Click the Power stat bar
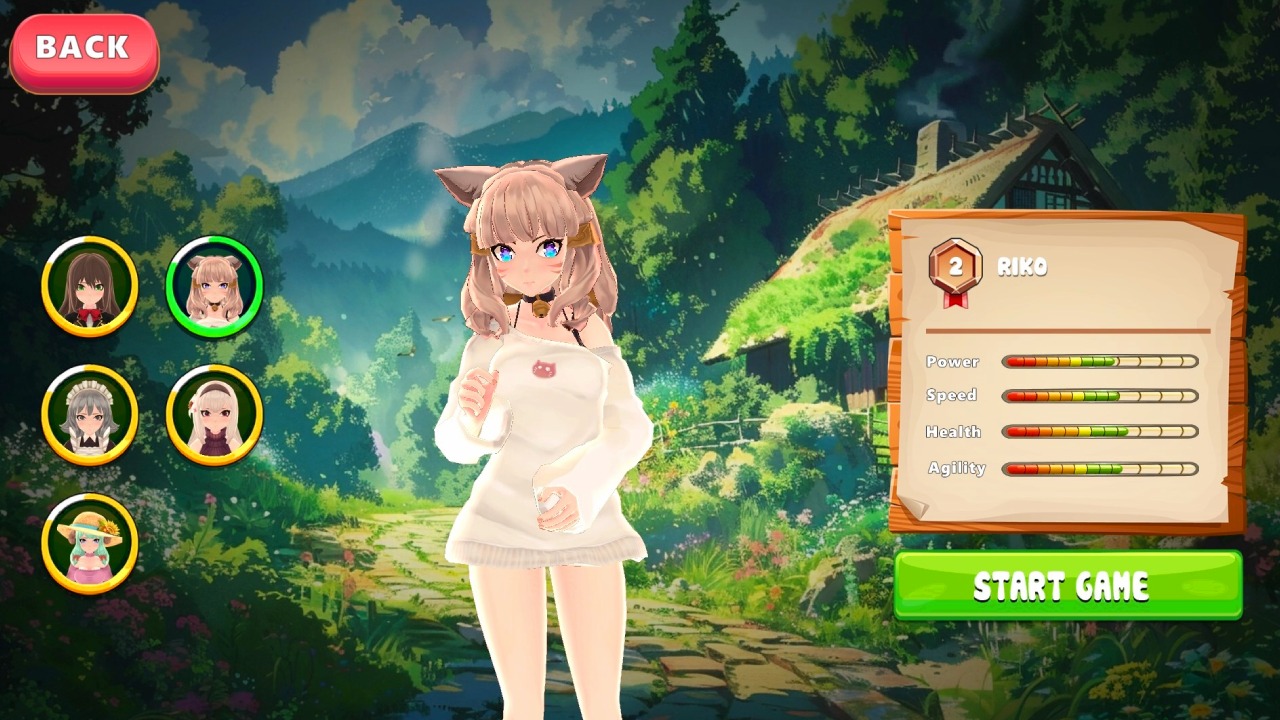Viewport: 1280px width, 720px height. click(1100, 362)
